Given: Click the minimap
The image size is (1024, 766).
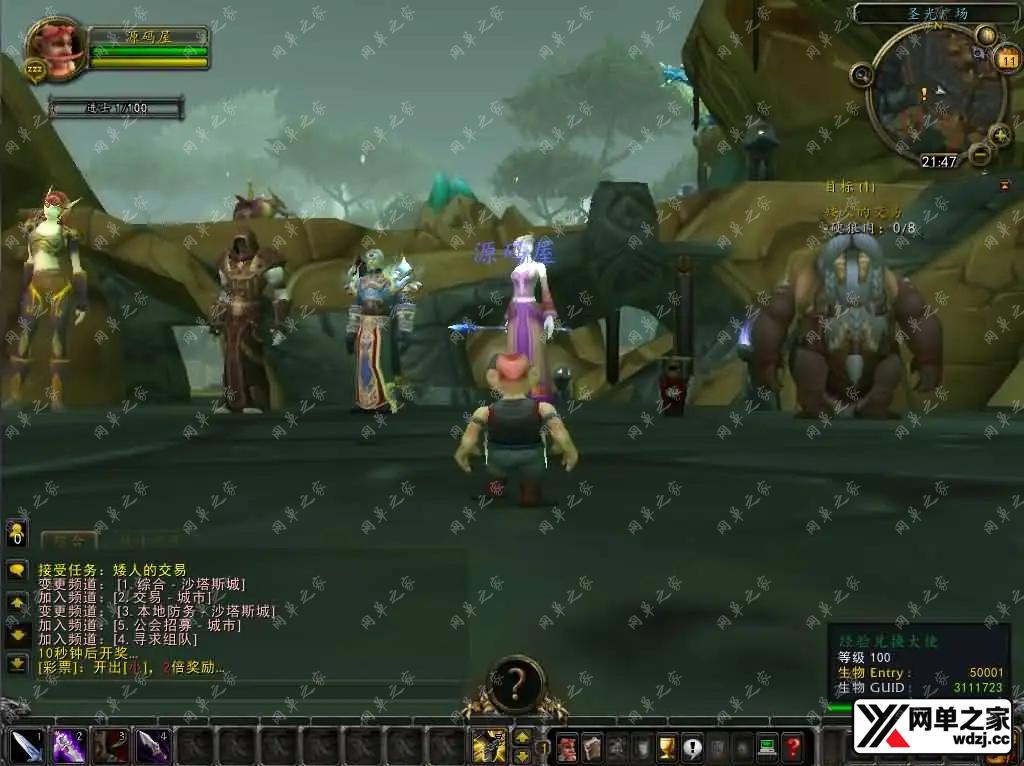Looking at the screenshot, I should coord(934,96).
